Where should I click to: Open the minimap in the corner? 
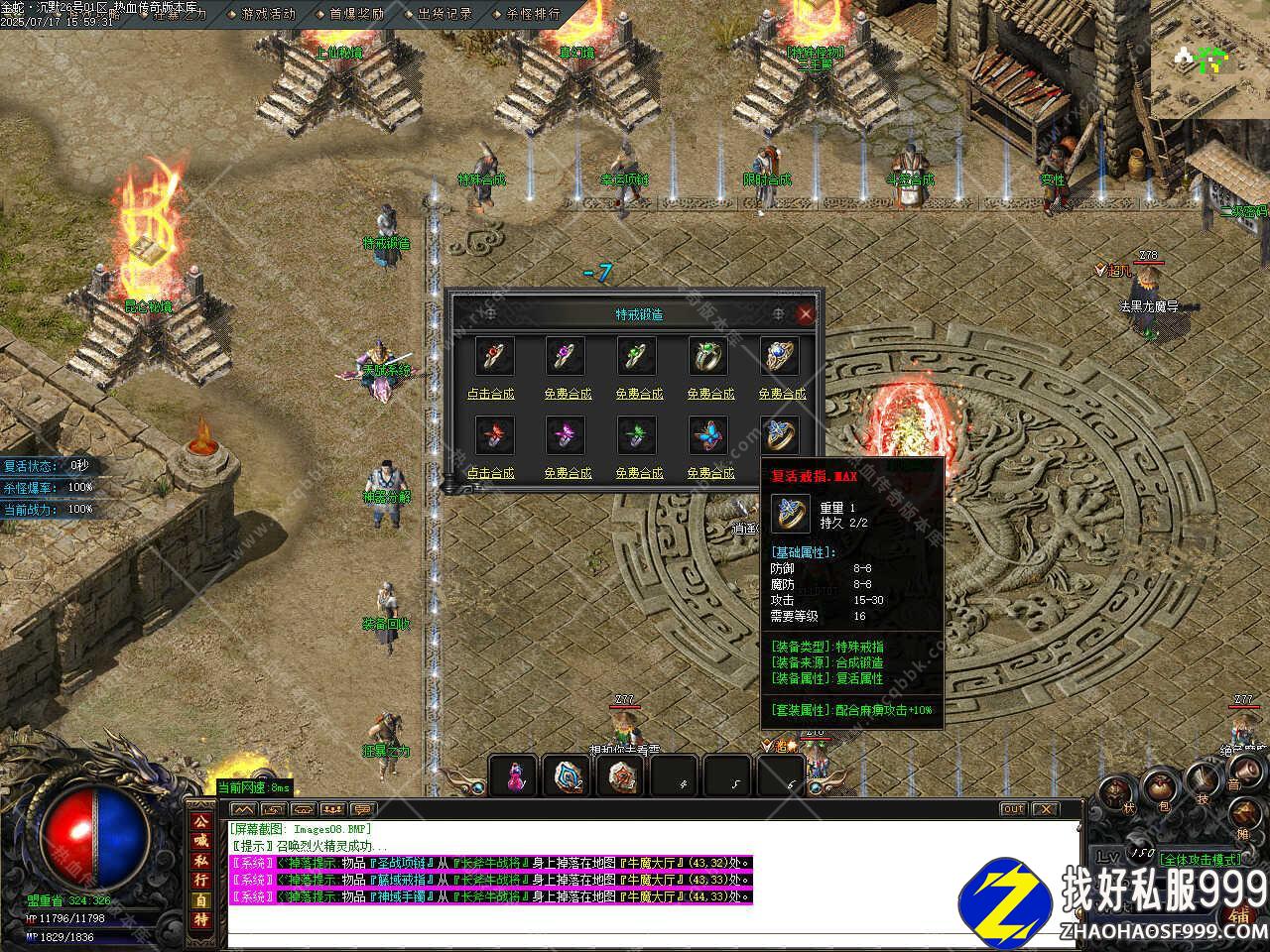(1208, 59)
